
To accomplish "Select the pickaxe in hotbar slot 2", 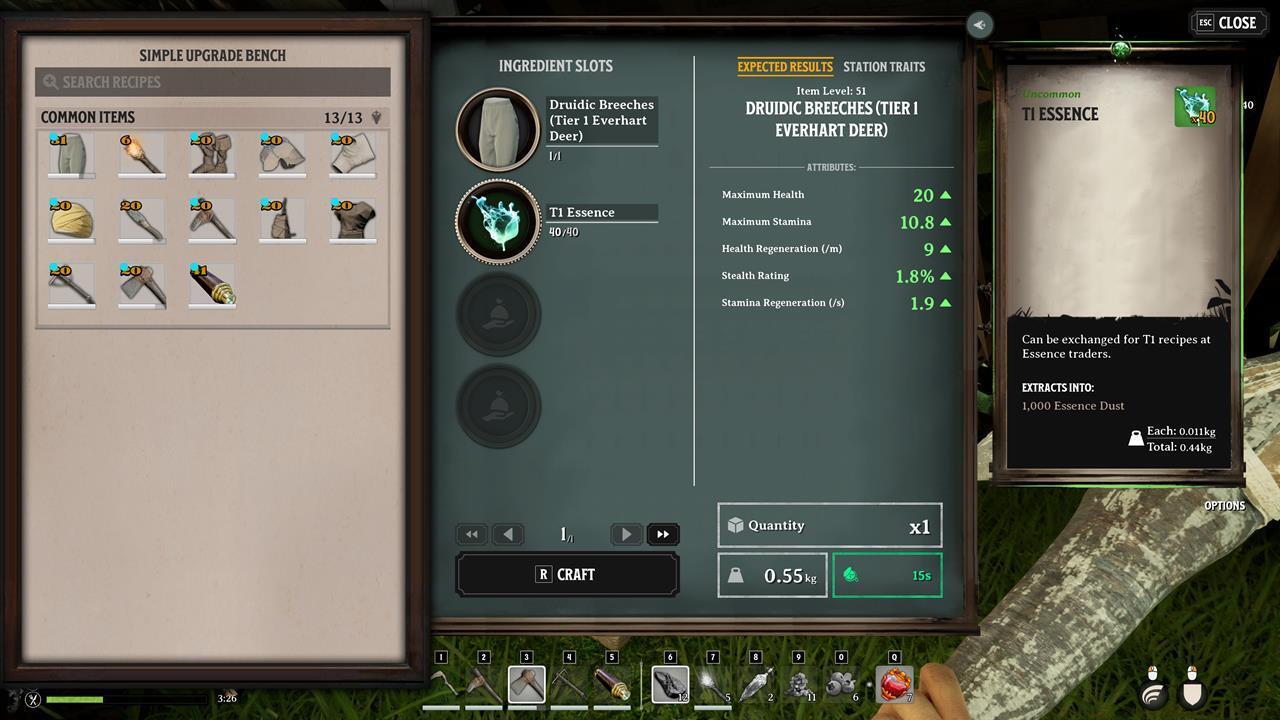I will [x=485, y=684].
